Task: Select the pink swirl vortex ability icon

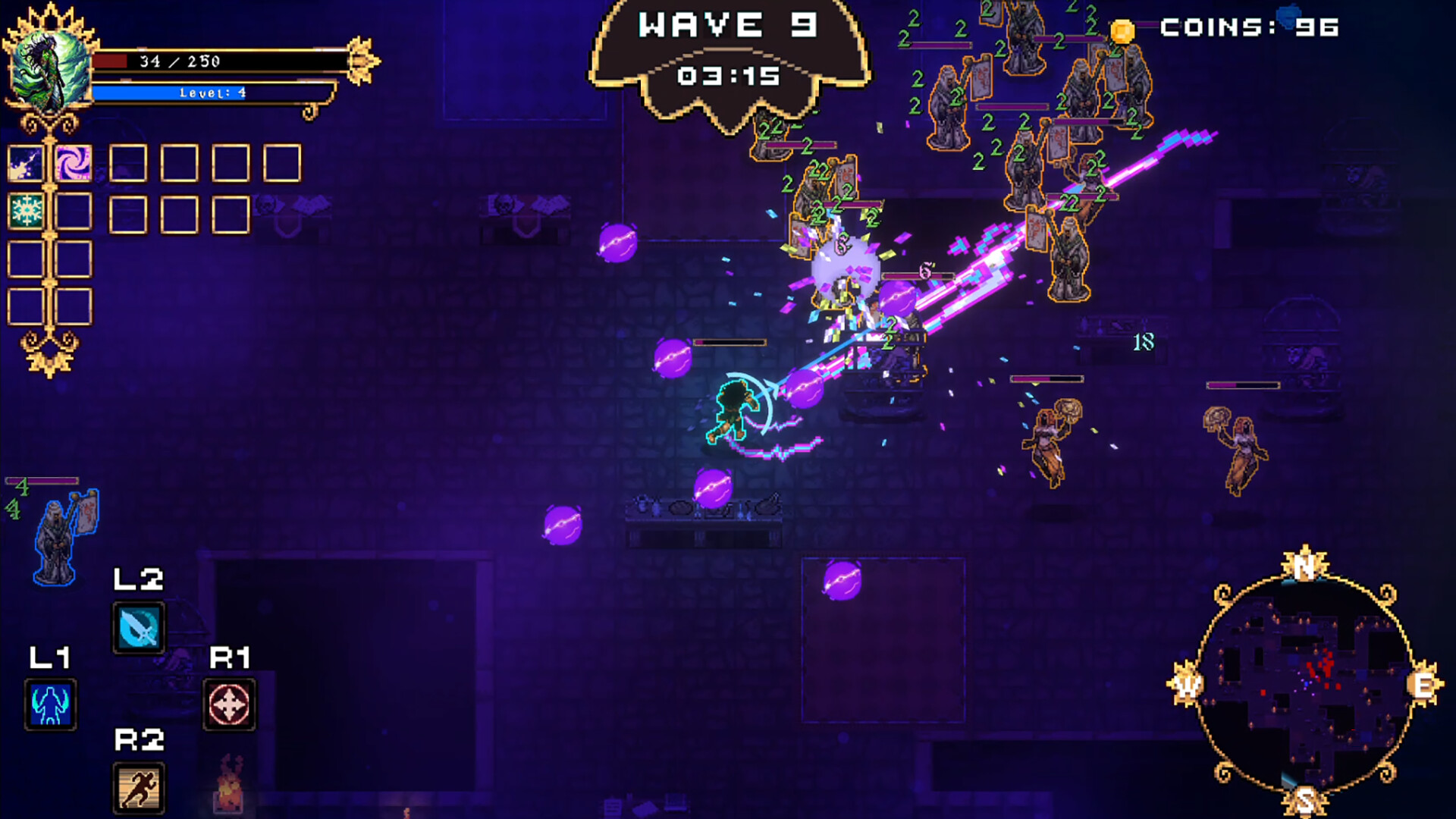Action: pyautogui.click(x=74, y=162)
